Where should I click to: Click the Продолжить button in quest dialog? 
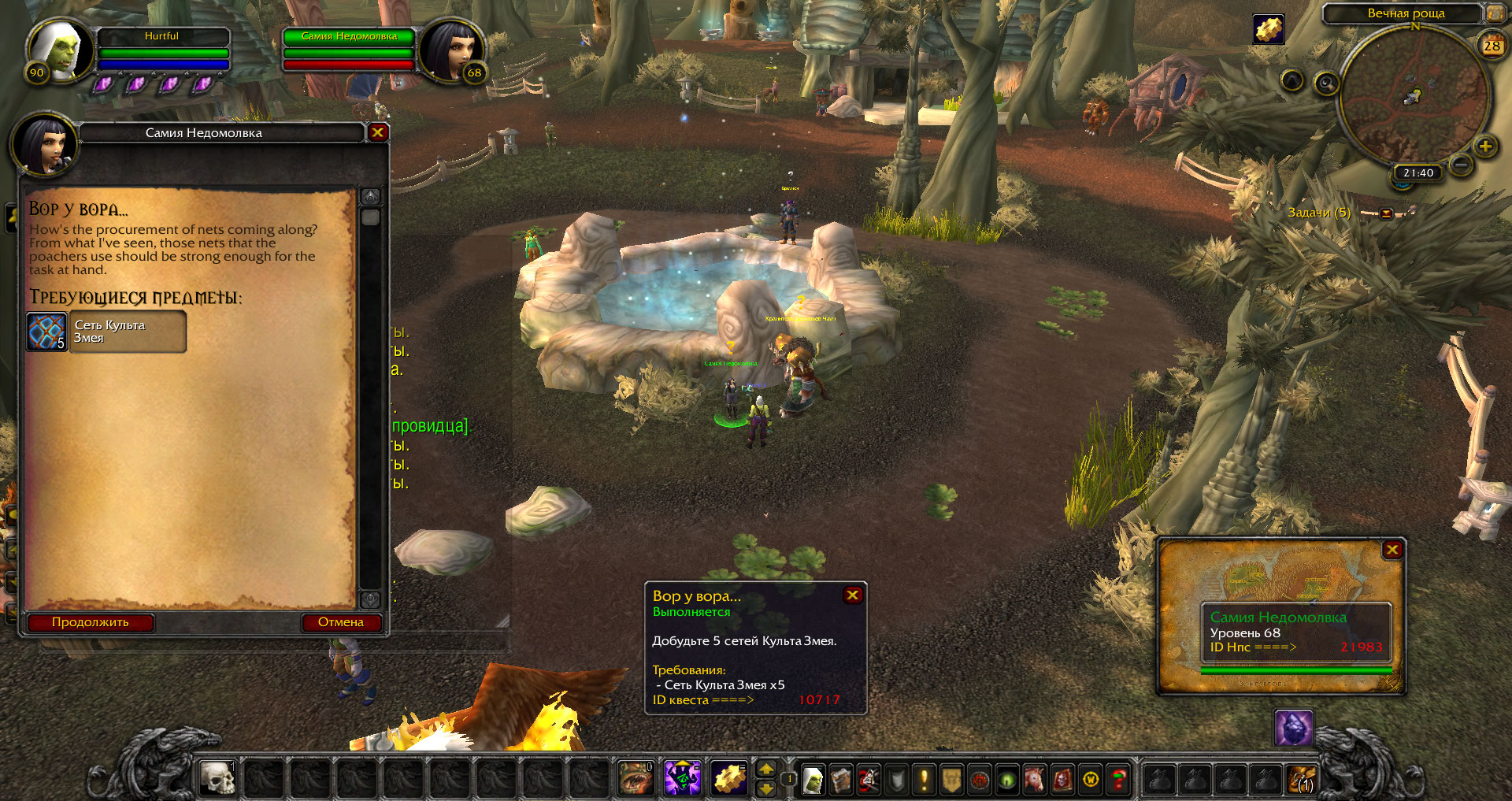click(x=91, y=622)
